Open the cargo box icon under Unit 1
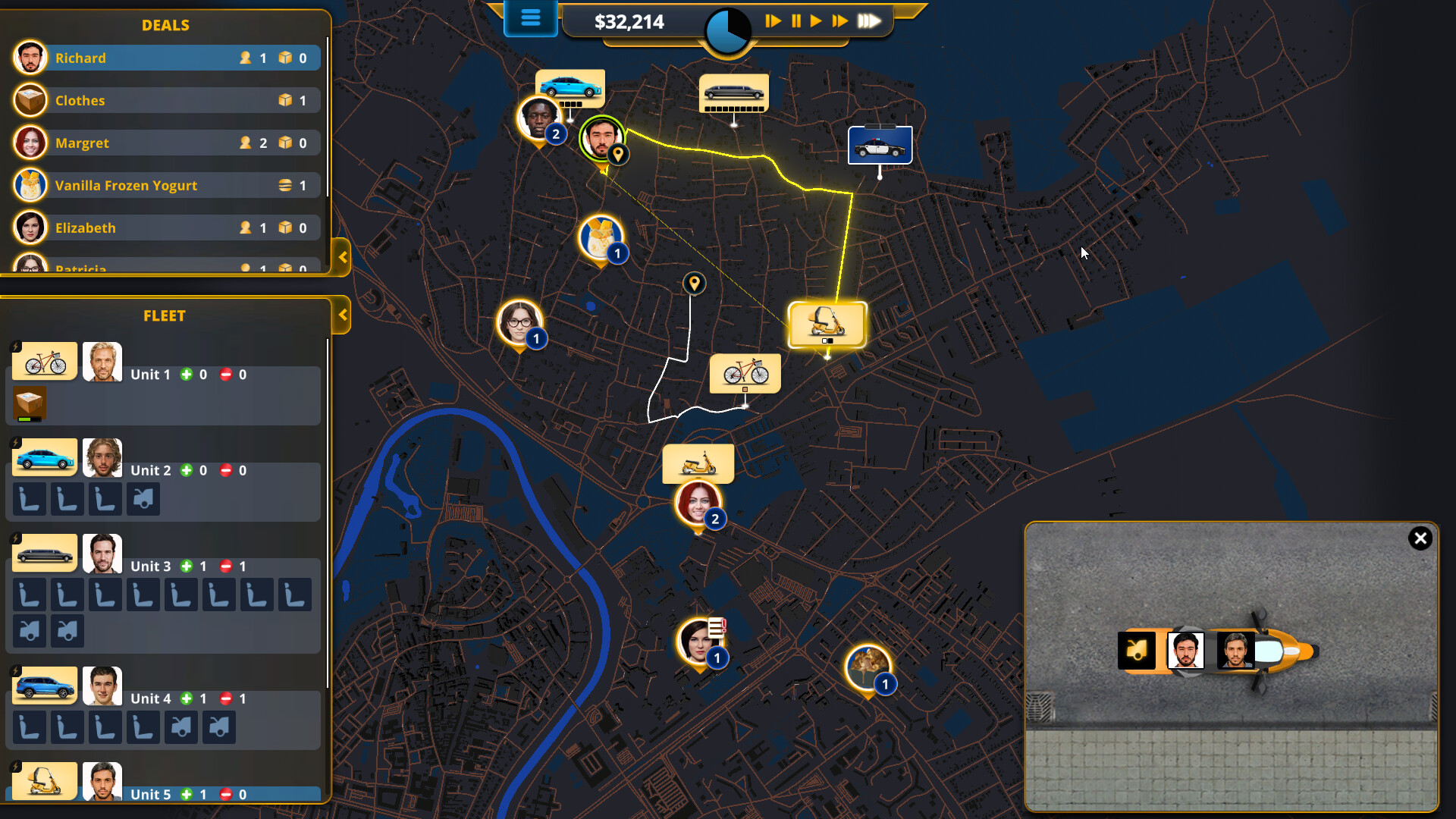 [x=29, y=404]
